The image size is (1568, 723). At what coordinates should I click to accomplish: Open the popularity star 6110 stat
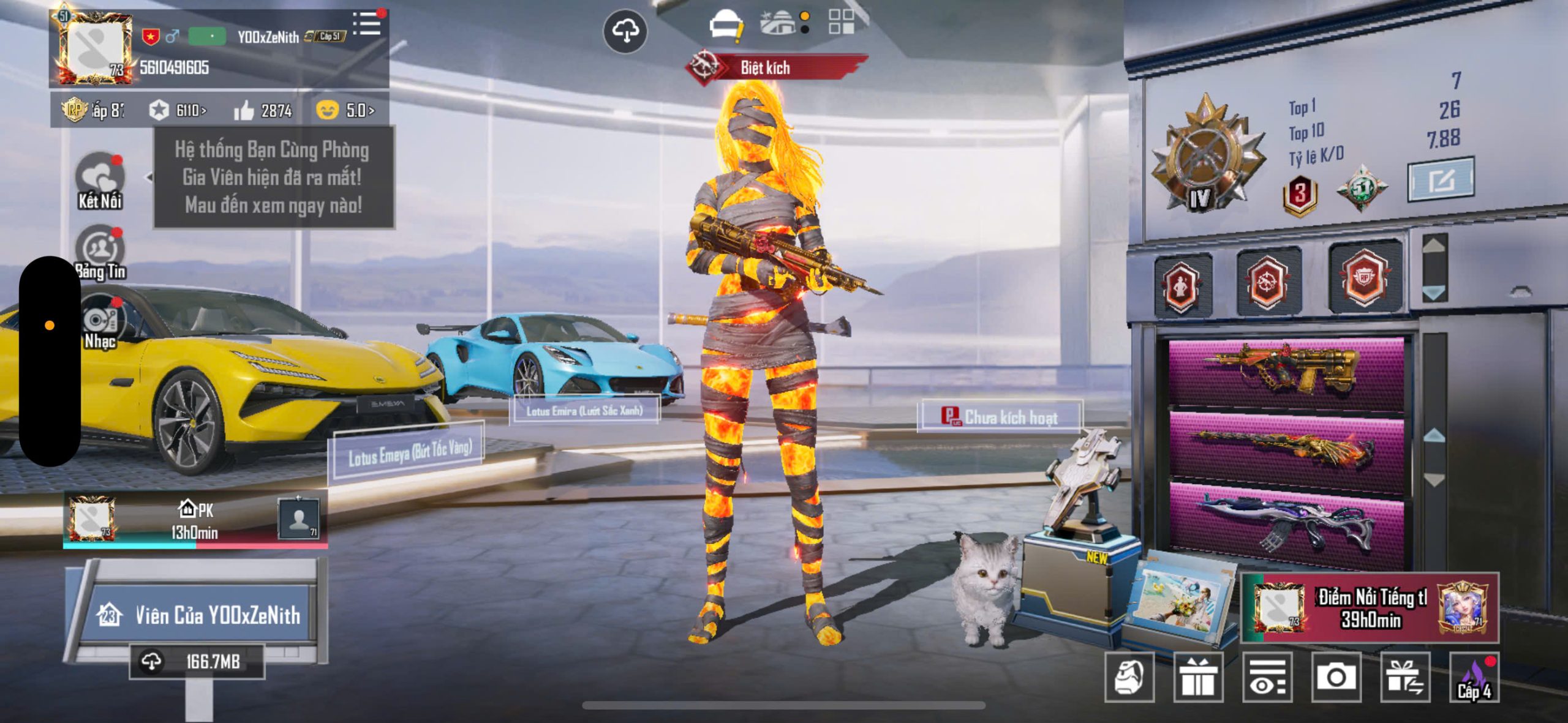pyautogui.click(x=177, y=110)
